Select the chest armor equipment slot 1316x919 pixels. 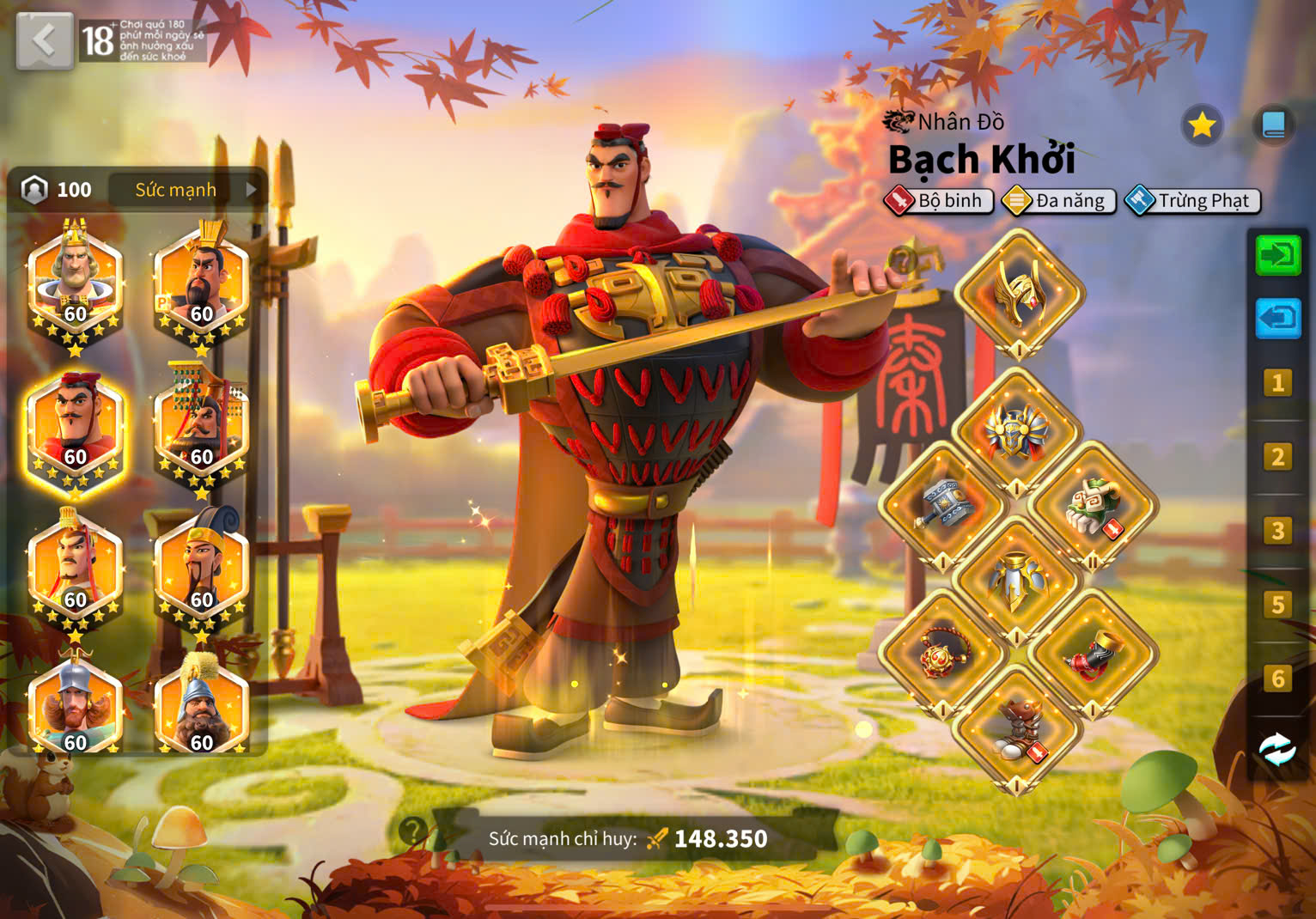coord(1019,432)
